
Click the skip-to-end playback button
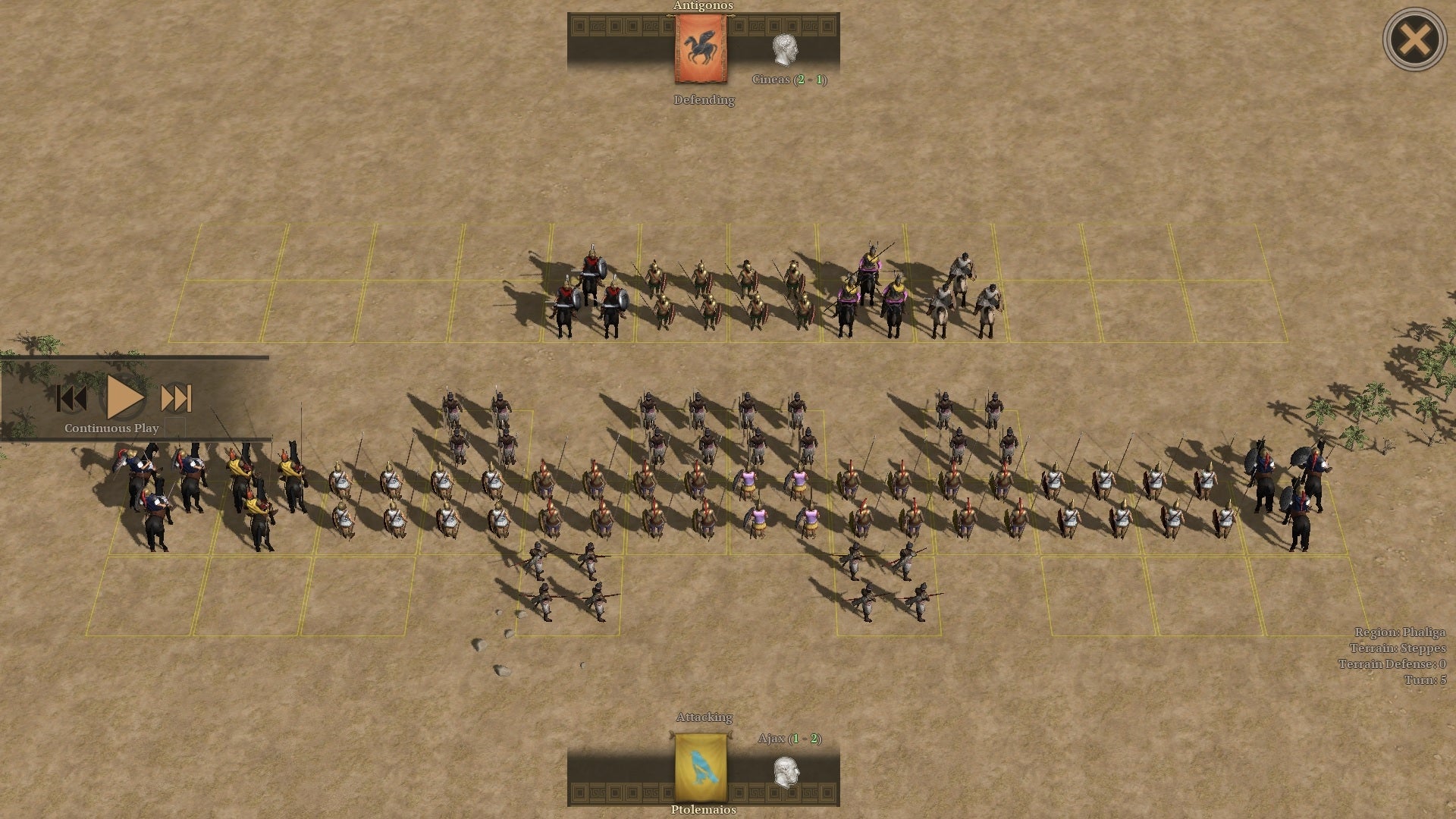click(174, 400)
